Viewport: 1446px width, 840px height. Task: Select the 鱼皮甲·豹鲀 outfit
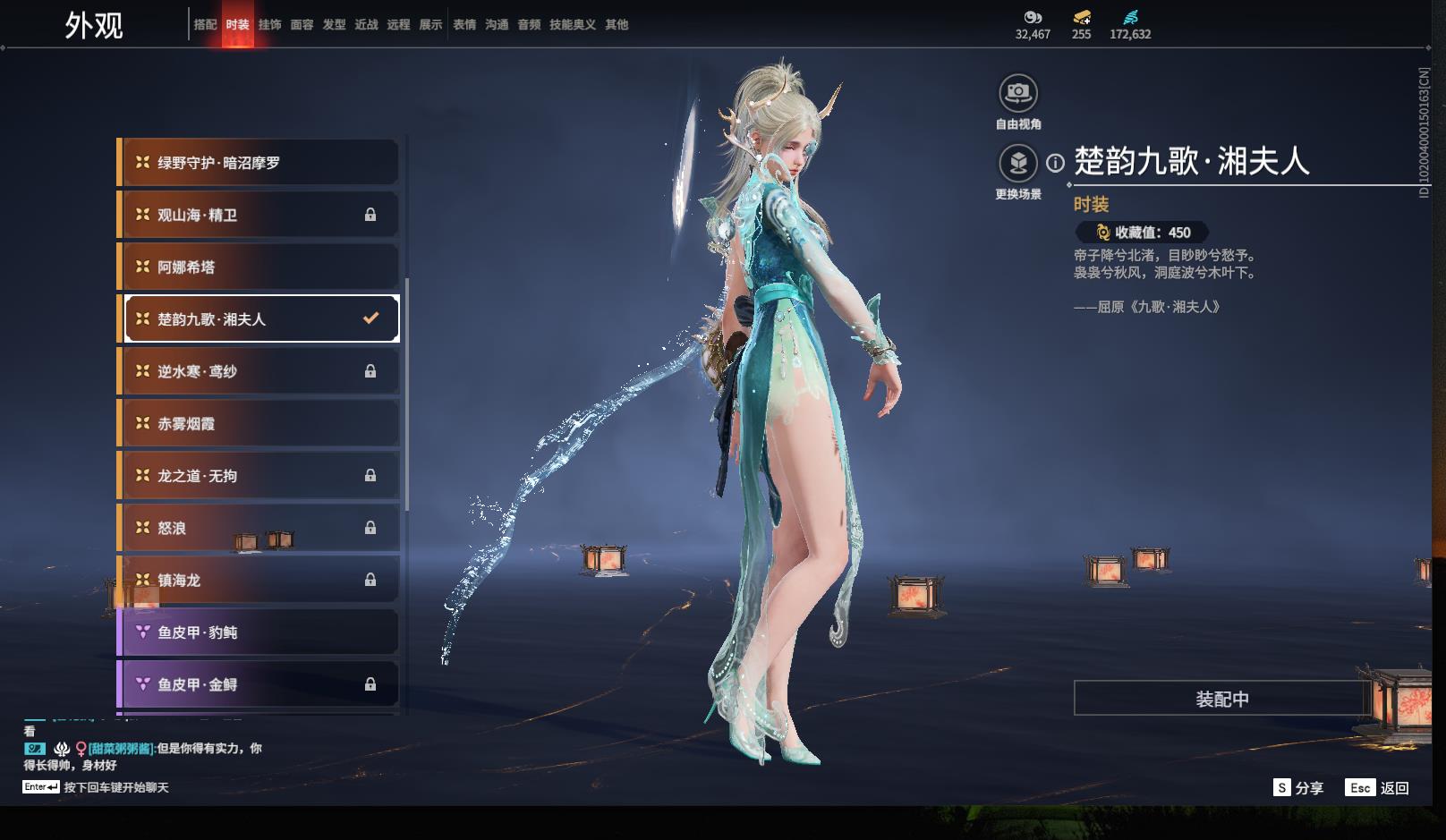(258, 632)
